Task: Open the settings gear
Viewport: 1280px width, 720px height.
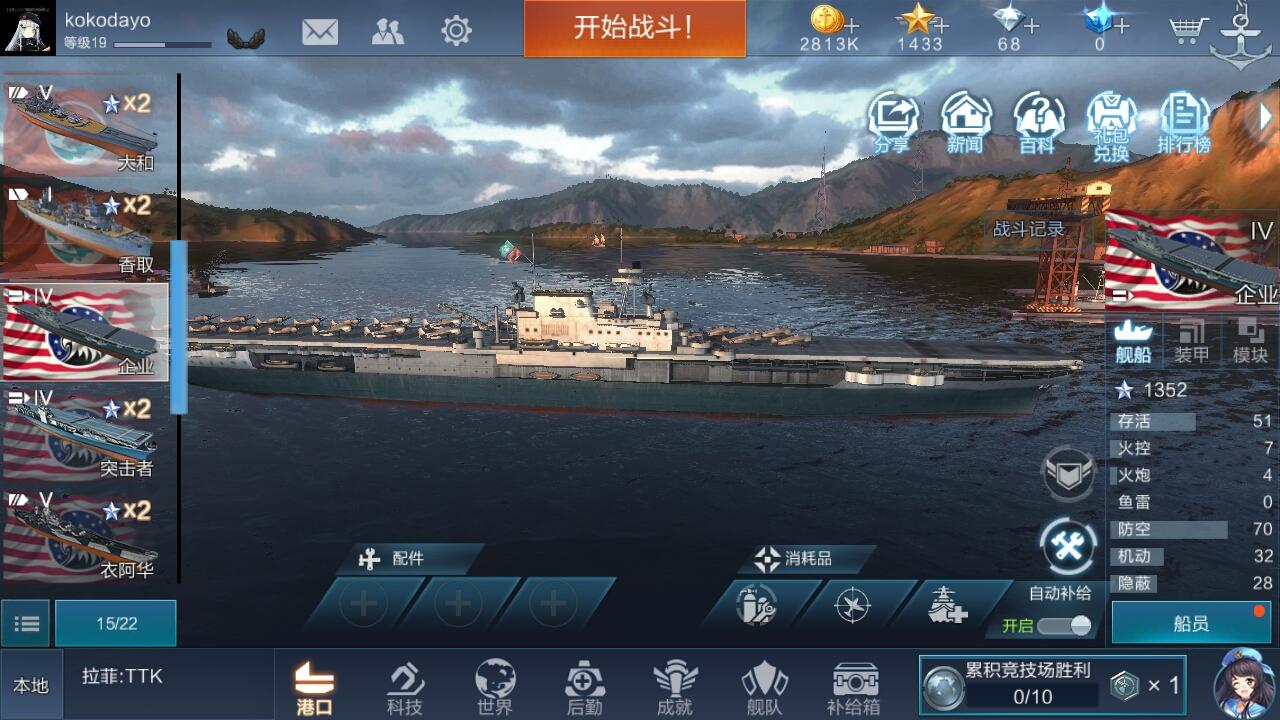Action: (456, 30)
